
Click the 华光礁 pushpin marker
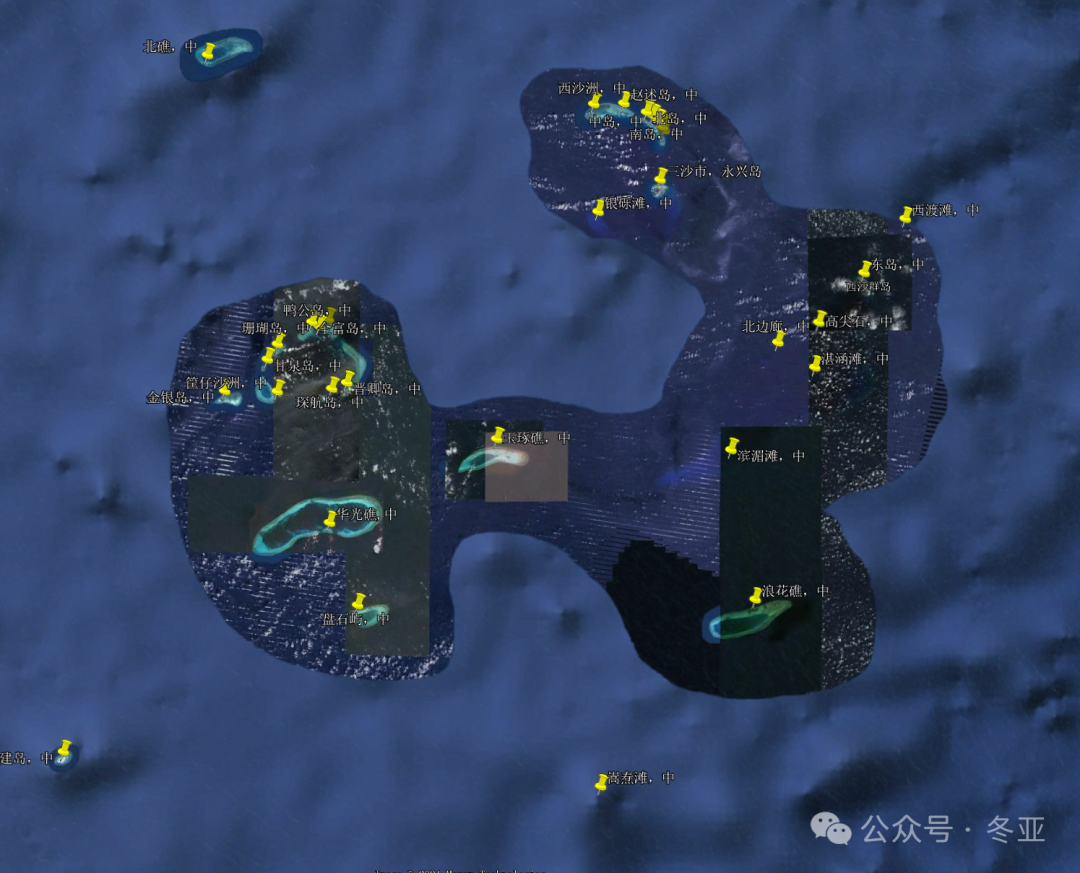pos(331,519)
